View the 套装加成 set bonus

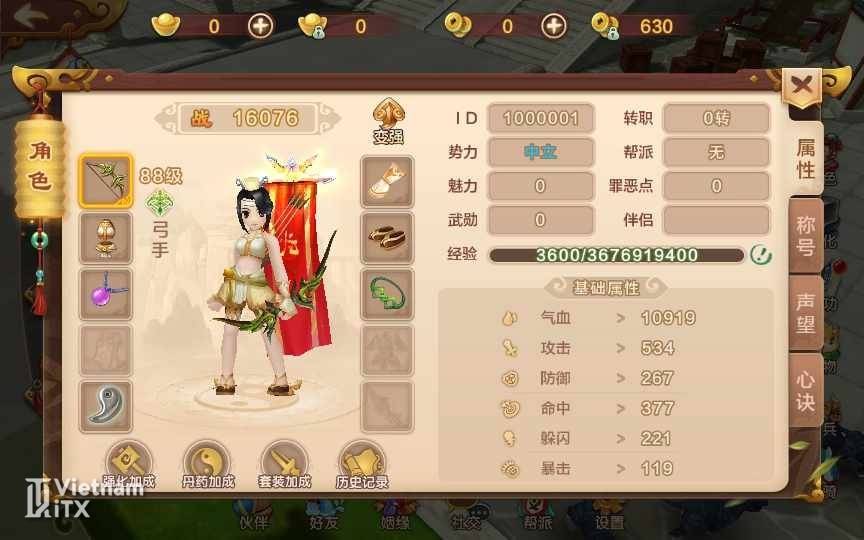coord(285,465)
